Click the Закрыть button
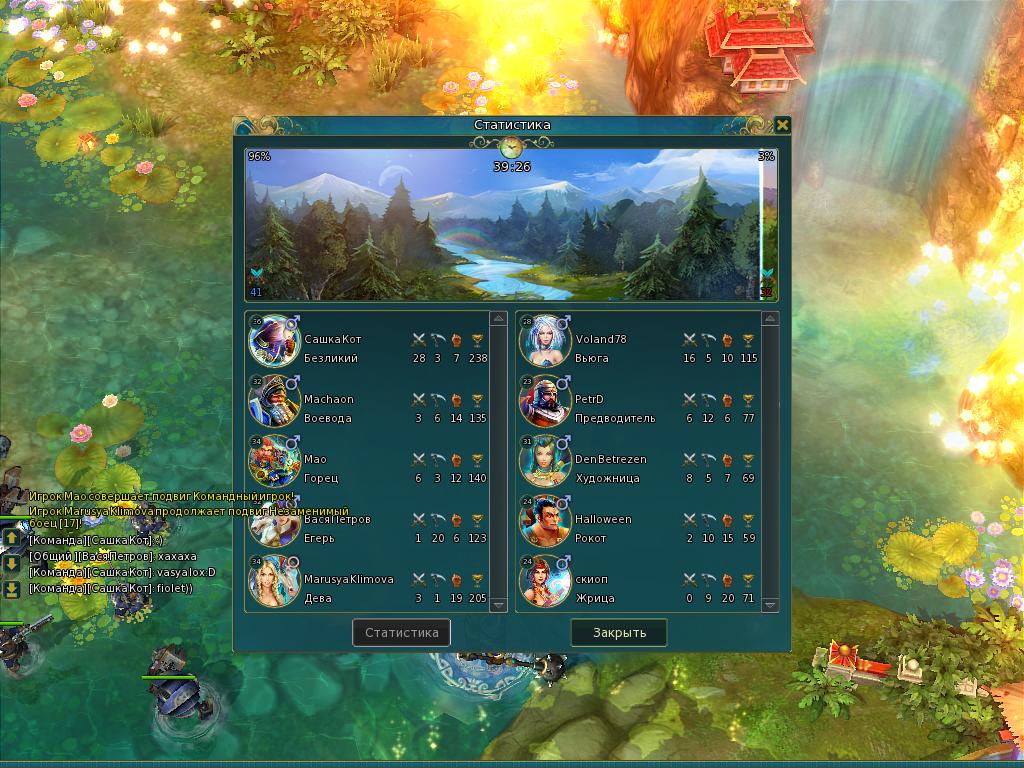This screenshot has width=1024, height=768. (619, 632)
